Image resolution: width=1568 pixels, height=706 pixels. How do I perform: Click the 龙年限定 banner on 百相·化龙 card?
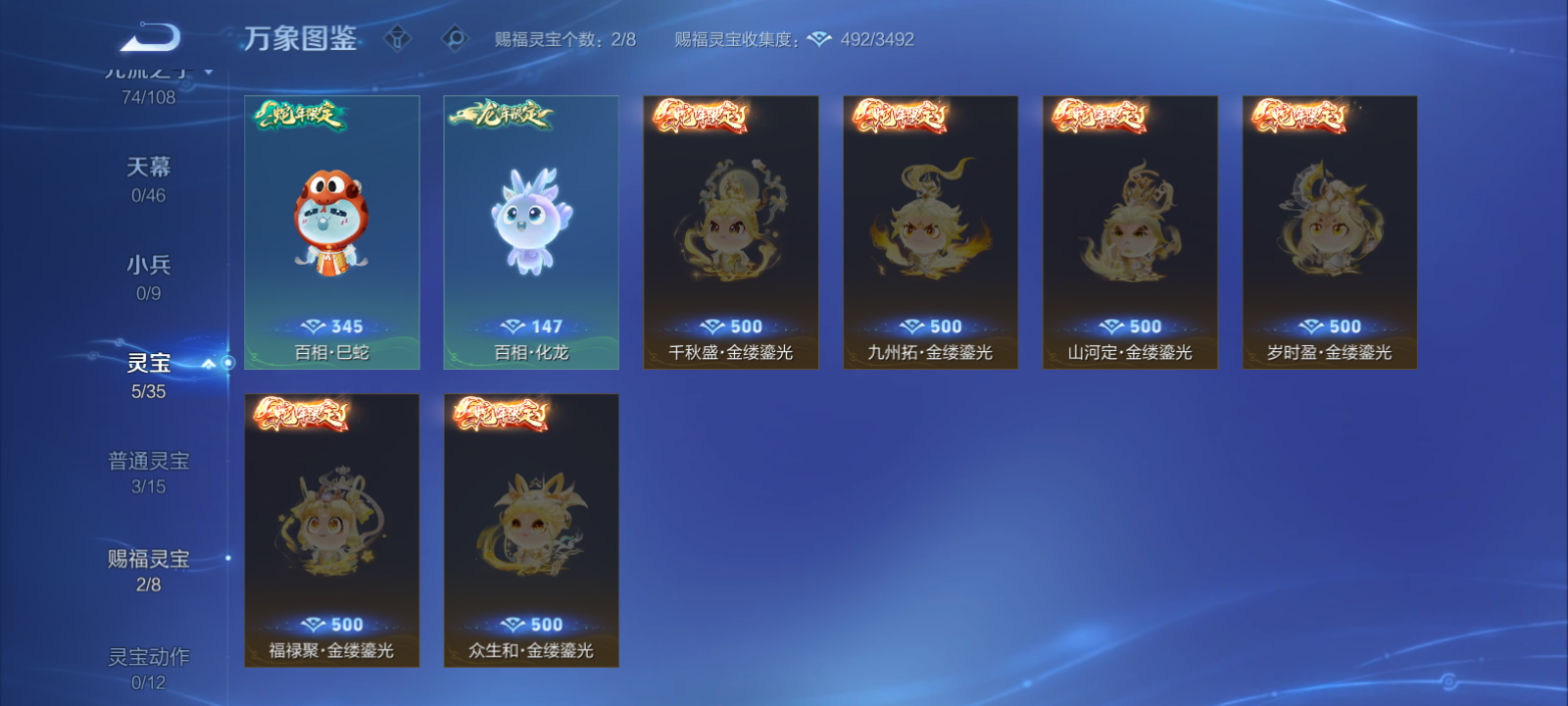[x=500, y=113]
